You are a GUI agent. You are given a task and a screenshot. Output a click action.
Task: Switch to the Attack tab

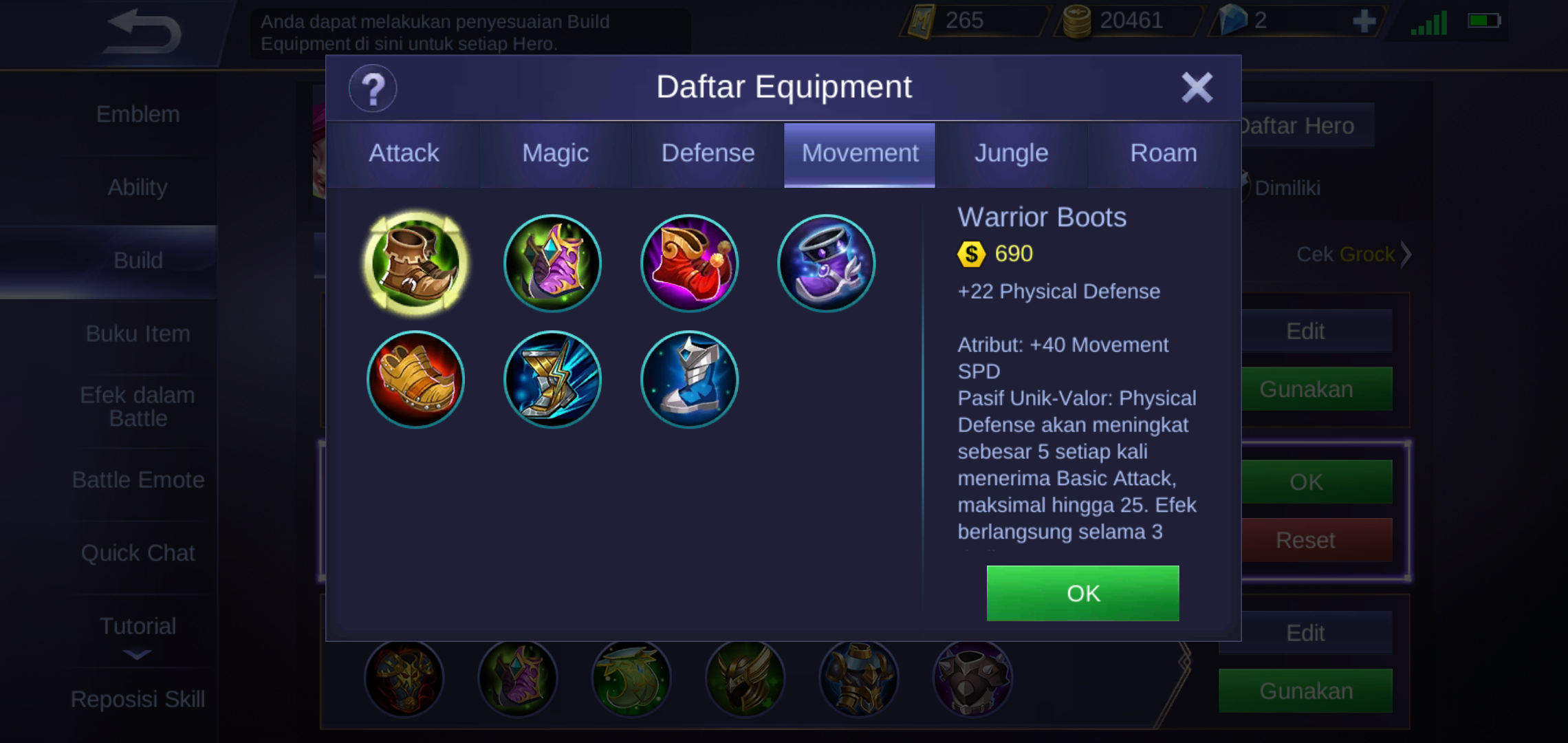pos(404,153)
